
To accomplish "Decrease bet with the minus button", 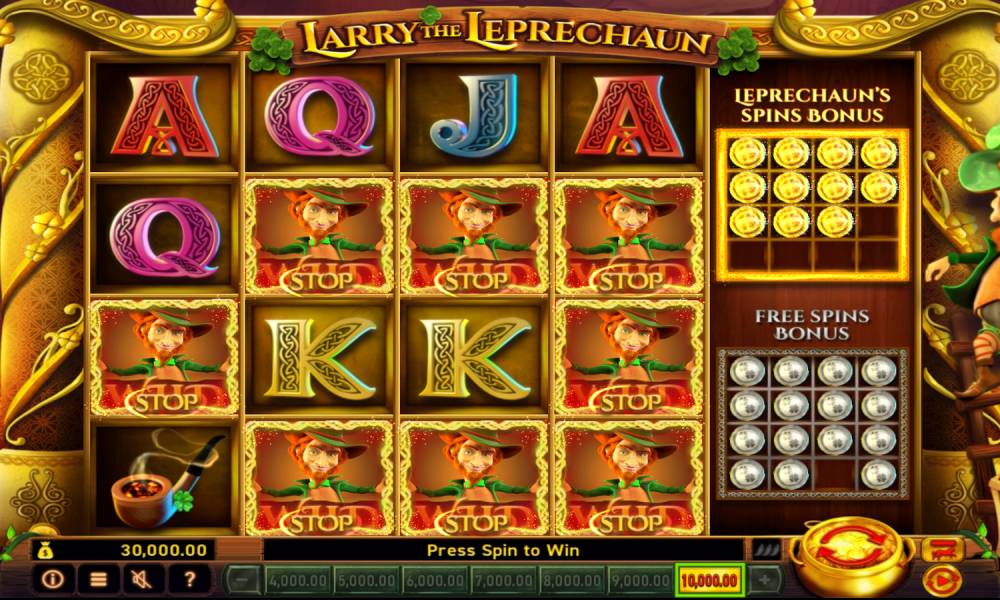I will (241, 579).
